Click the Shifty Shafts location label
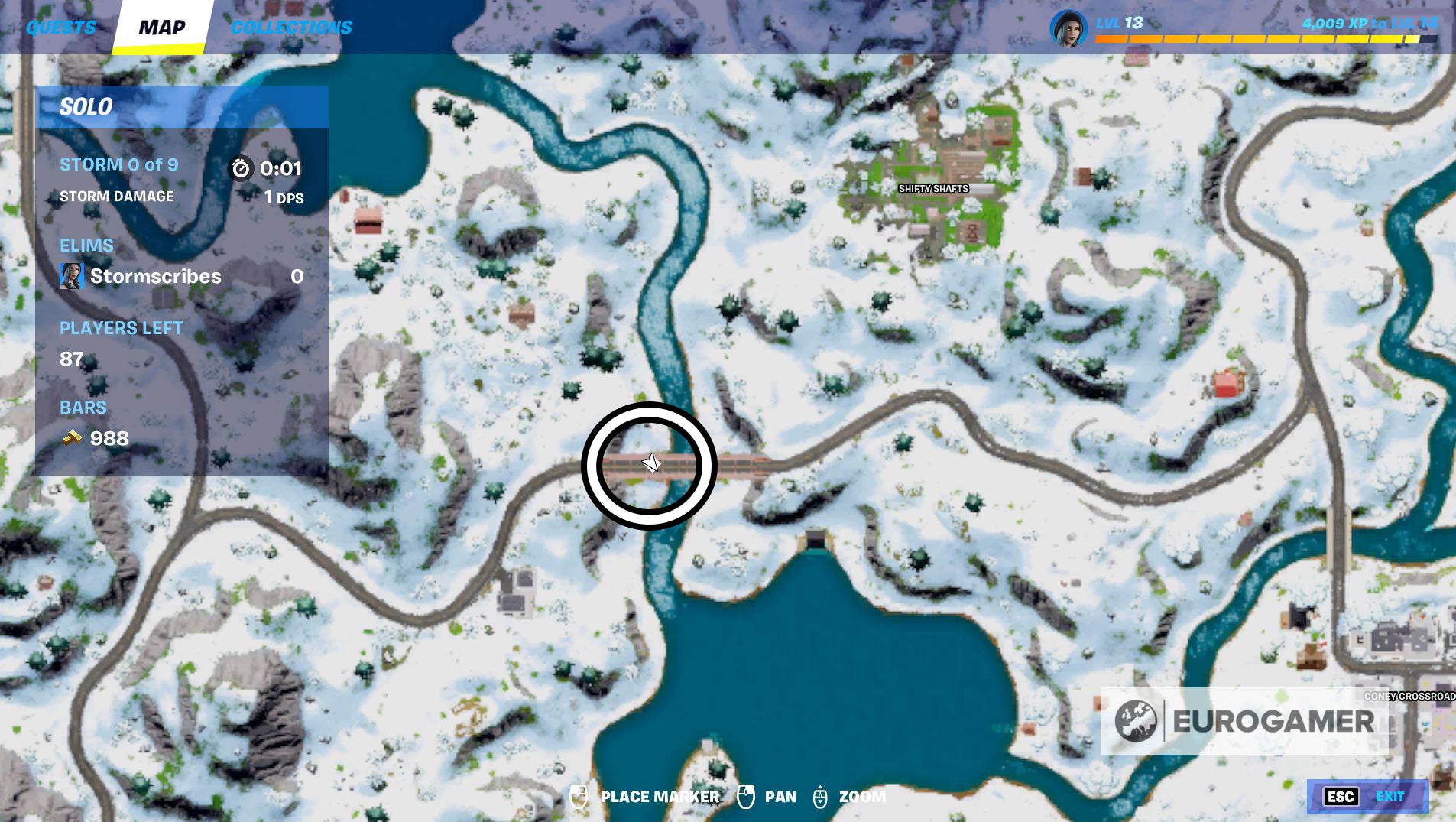This screenshot has height=822, width=1456. (933, 189)
